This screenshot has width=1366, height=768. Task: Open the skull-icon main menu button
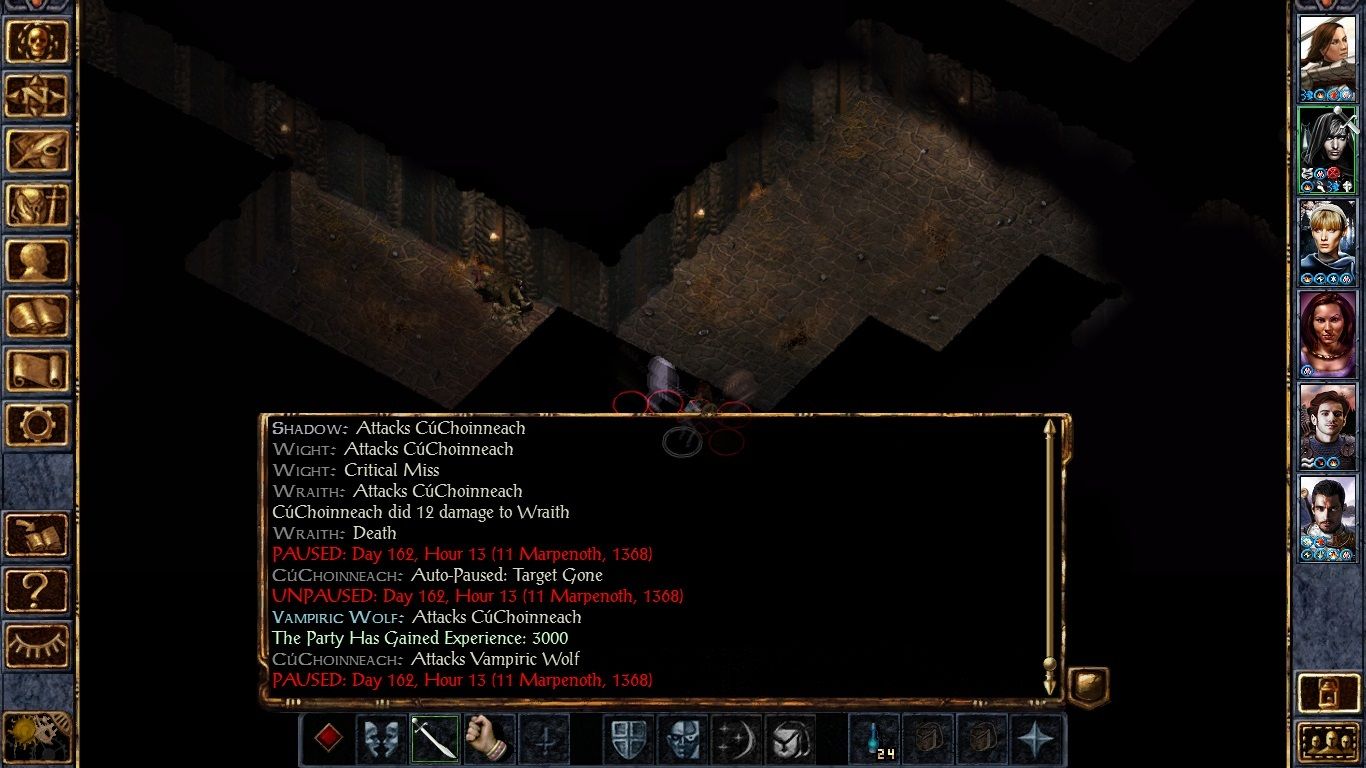tap(38, 41)
